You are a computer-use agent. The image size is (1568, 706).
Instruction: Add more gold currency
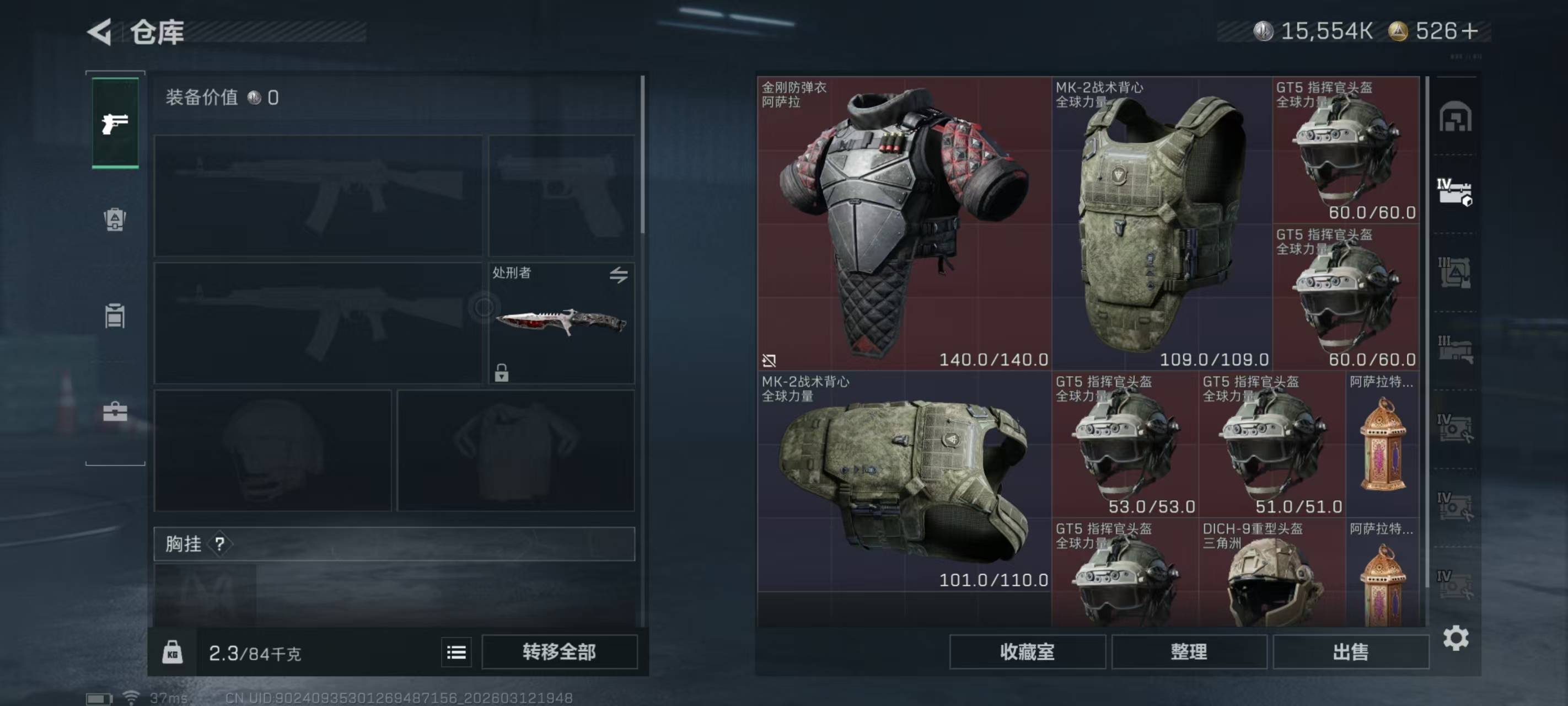(1469, 31)
